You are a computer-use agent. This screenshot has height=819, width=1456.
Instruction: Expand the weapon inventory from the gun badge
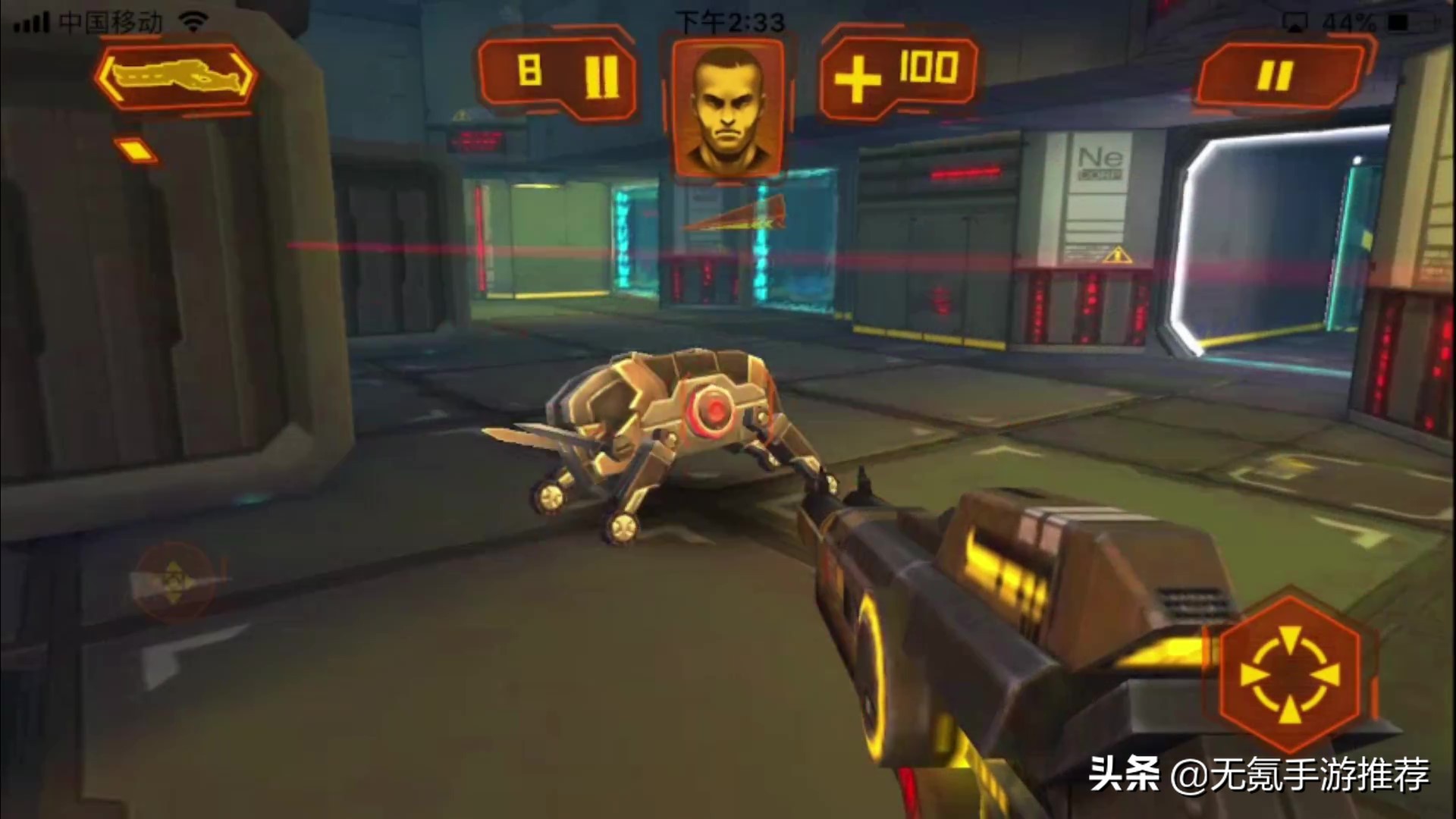coord(176,76)
